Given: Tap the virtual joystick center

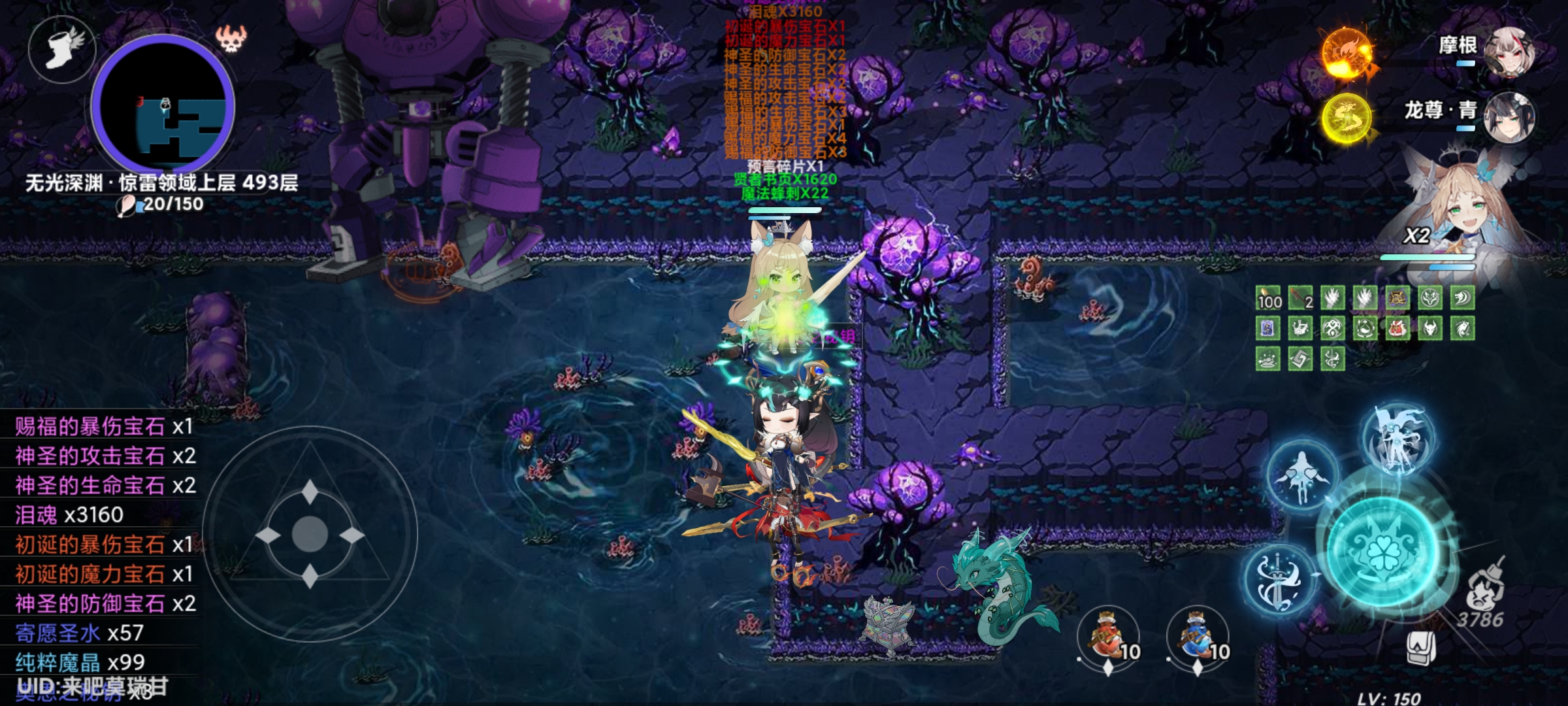Looking at the screenshot, I should (310, 534).
